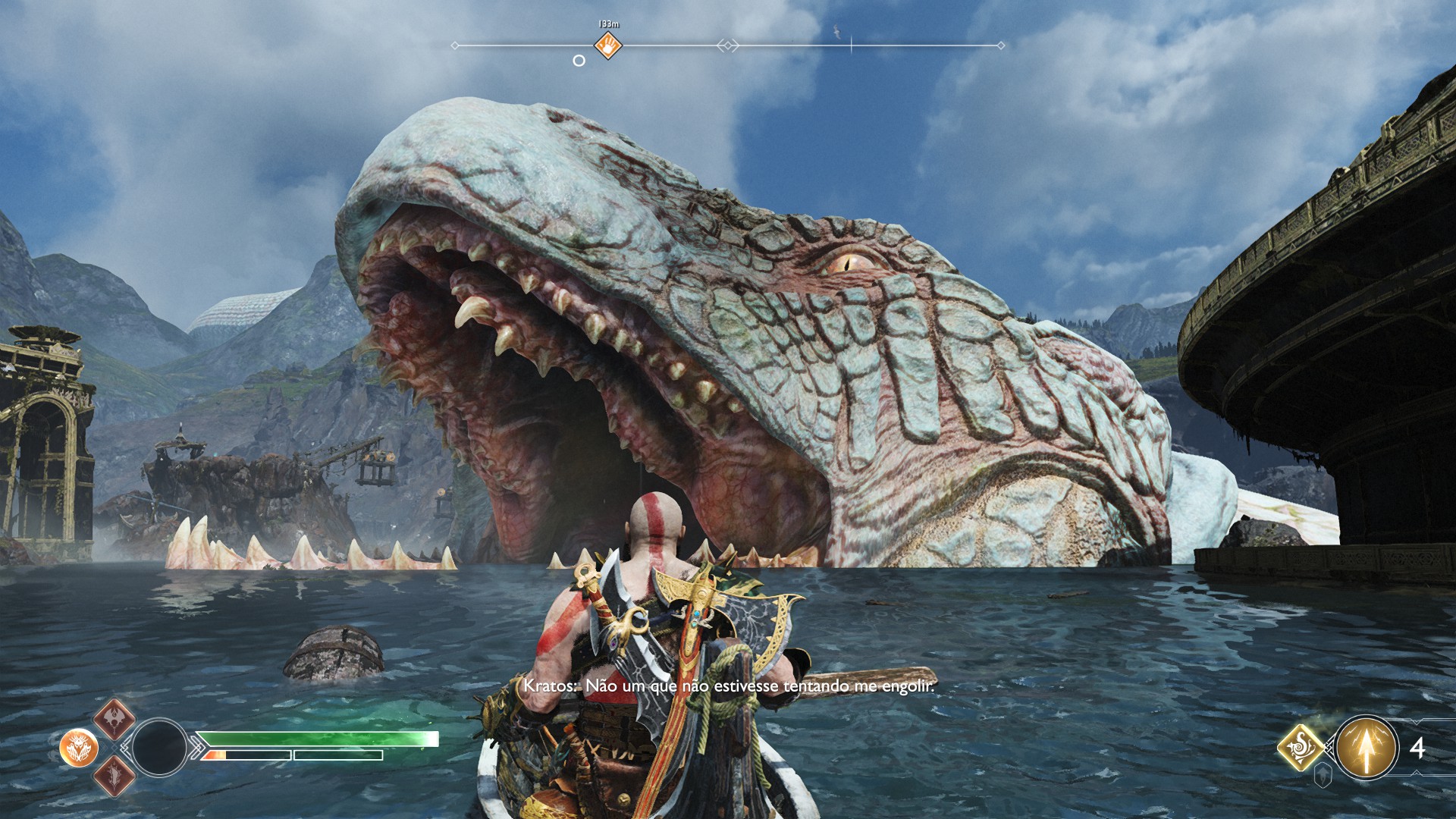This screenshot has width=1456, height=819.
Task: Activate the upper dragon runic attack icon
Action: coord(115,719)
